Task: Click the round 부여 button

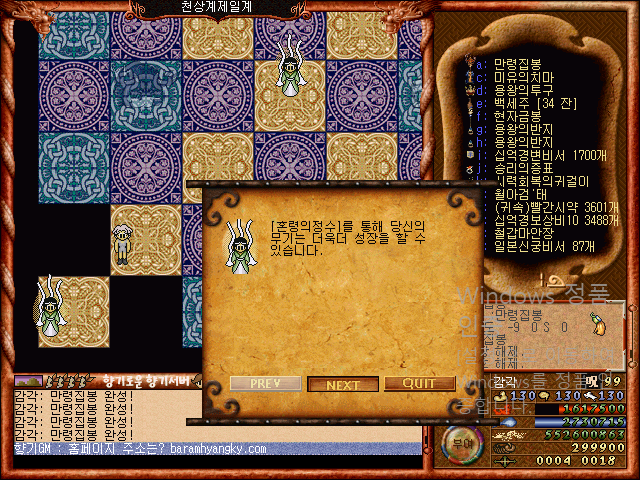Action: coord(461,440)
